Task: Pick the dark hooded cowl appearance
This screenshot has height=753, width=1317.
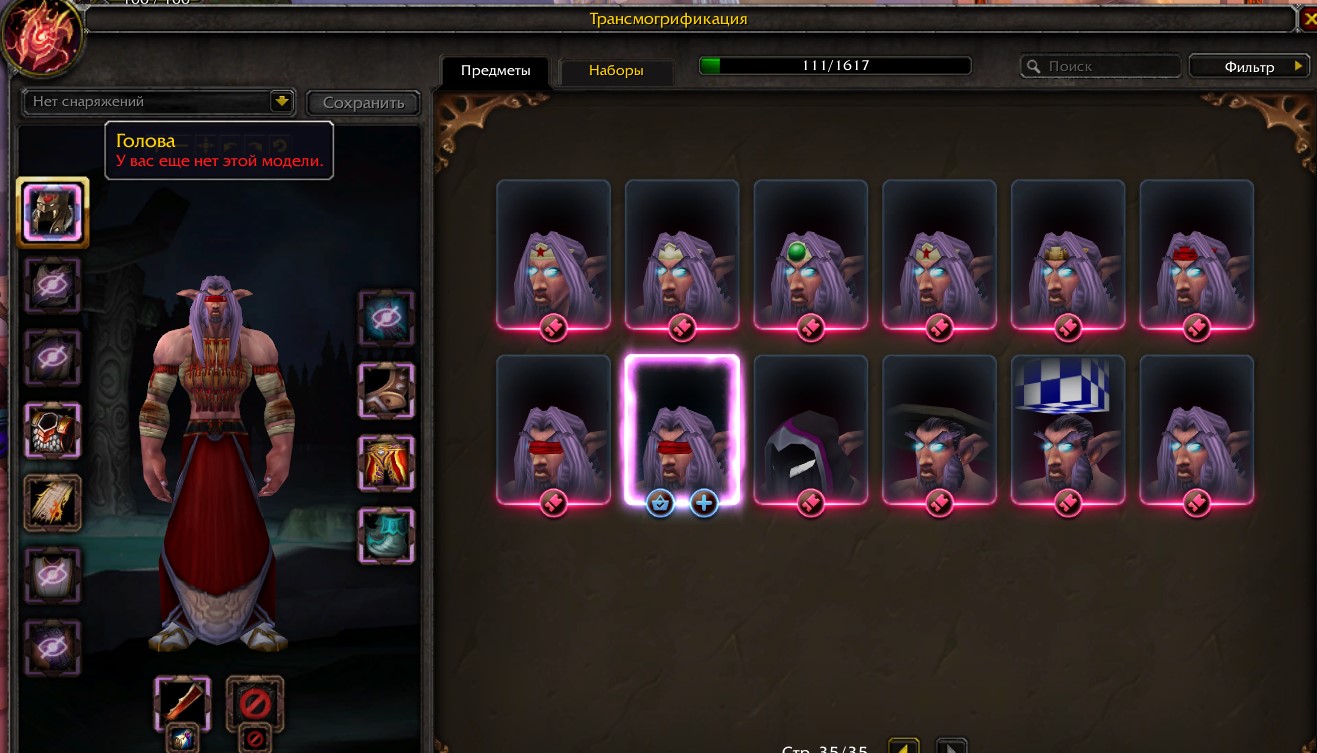Action: [x=810, y=428]
